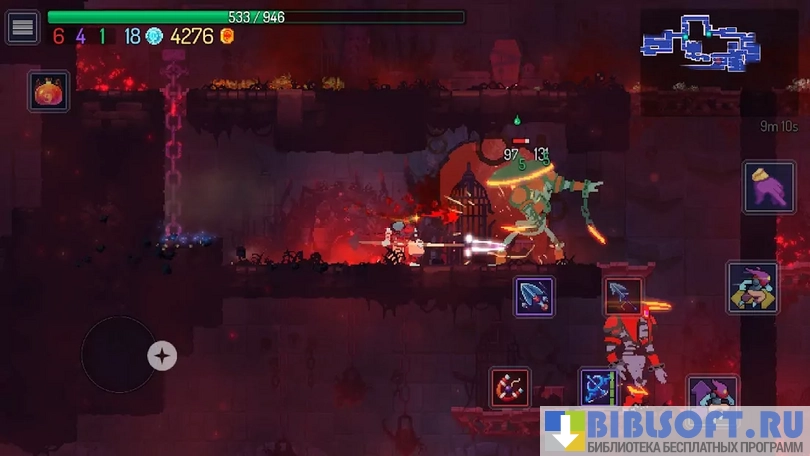Tap the jump button with up arrow
The image size is (810, 456).
(x=711, y=392)
